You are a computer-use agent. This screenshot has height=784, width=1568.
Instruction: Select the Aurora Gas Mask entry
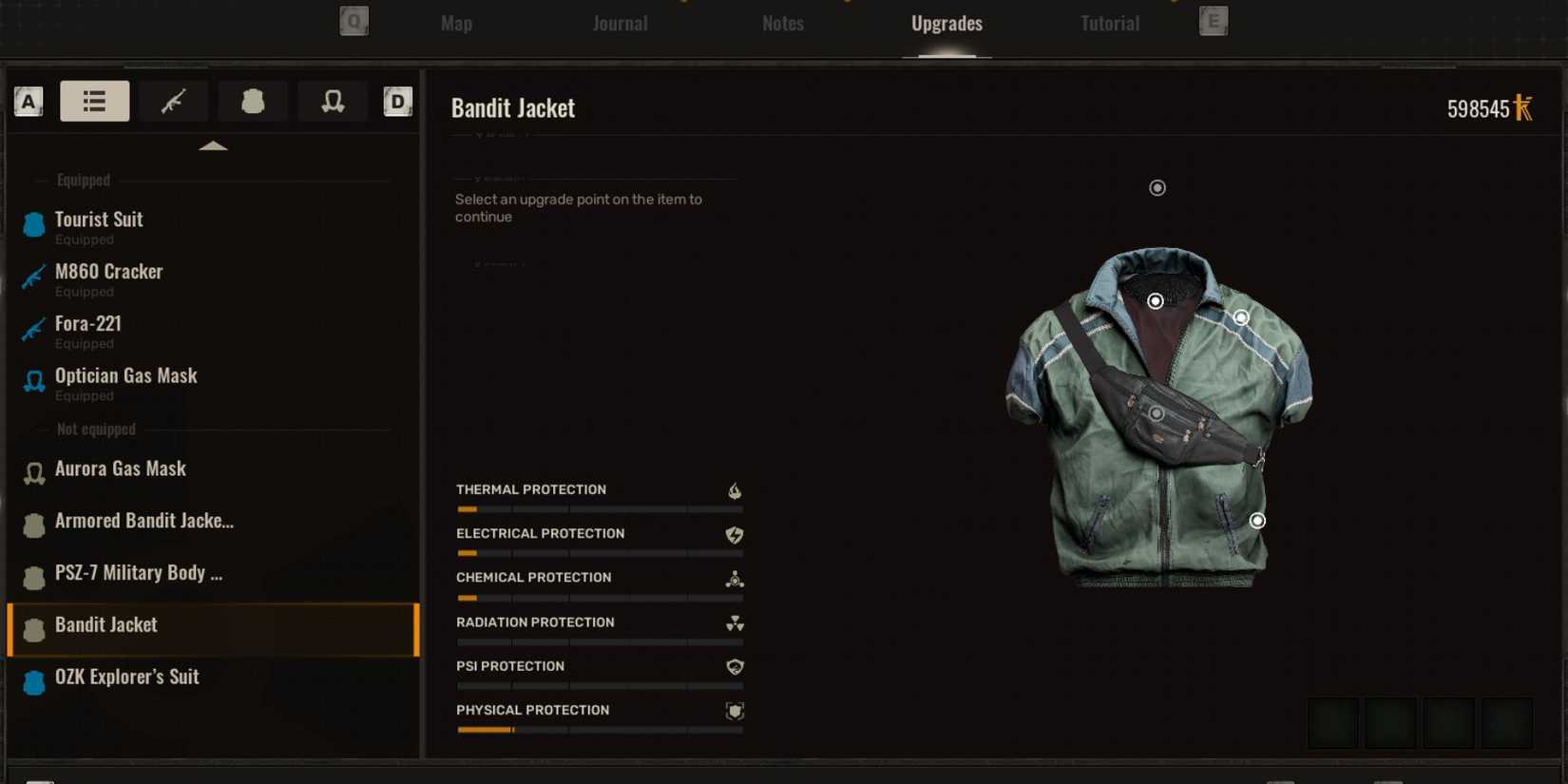(121, 468)
